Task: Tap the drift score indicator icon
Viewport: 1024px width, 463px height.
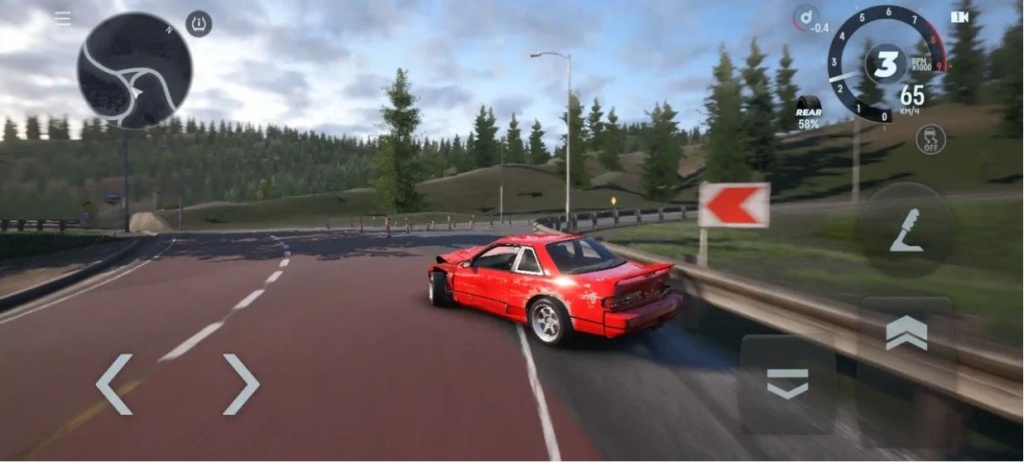Action: (x=805, y=18)
